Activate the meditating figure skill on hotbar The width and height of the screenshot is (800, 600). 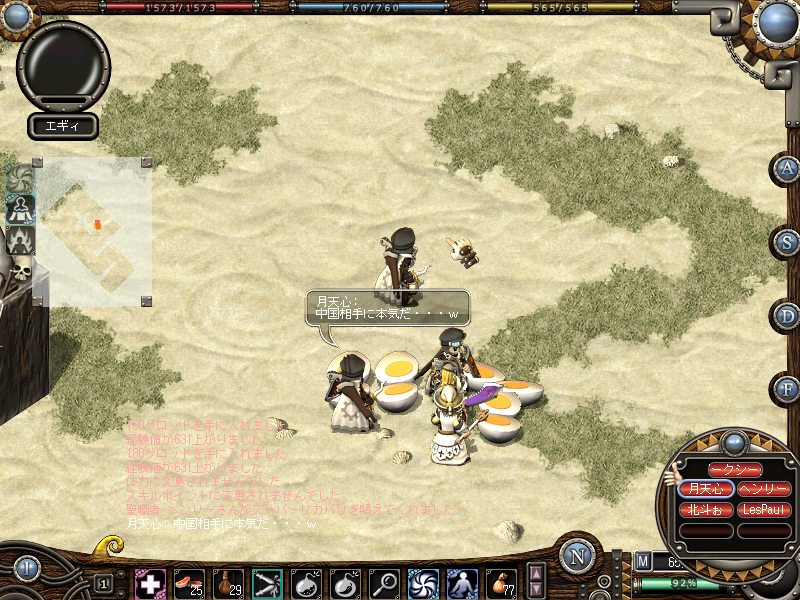click(462, 583)
